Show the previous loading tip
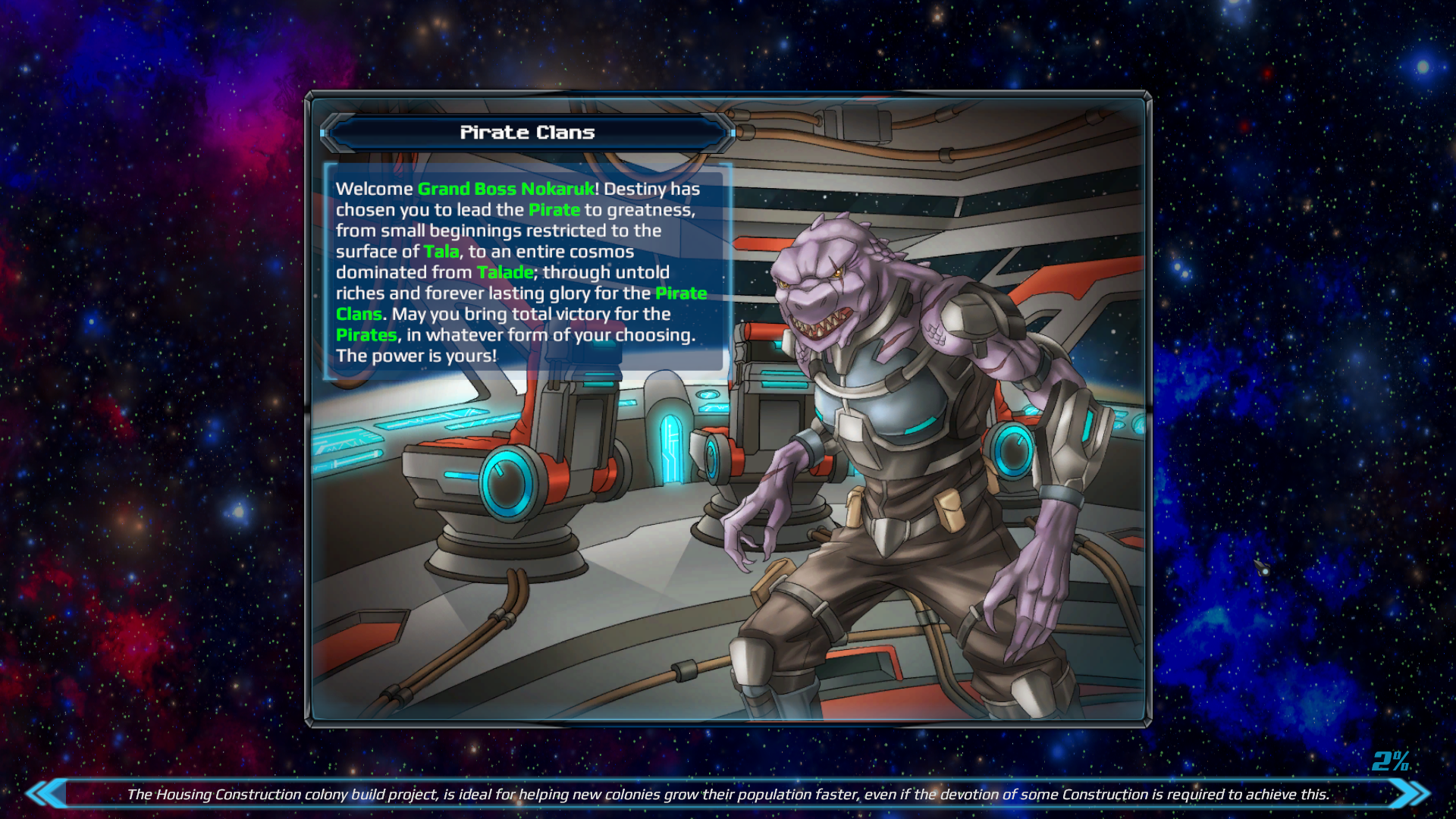Screen dimensions: 1456x819 tap(47, 793)
